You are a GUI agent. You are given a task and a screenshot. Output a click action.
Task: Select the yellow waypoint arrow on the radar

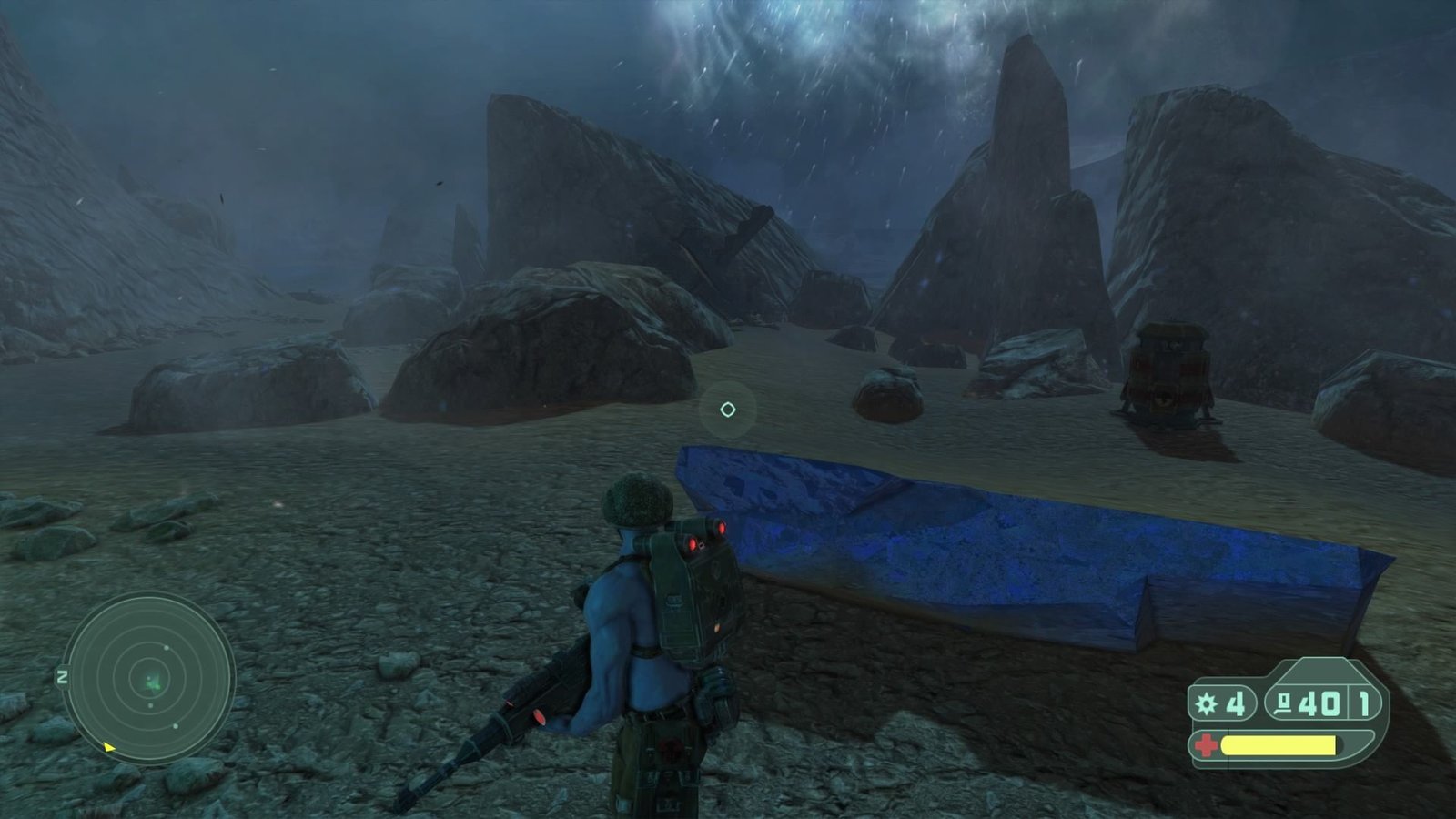pos(109,747)
